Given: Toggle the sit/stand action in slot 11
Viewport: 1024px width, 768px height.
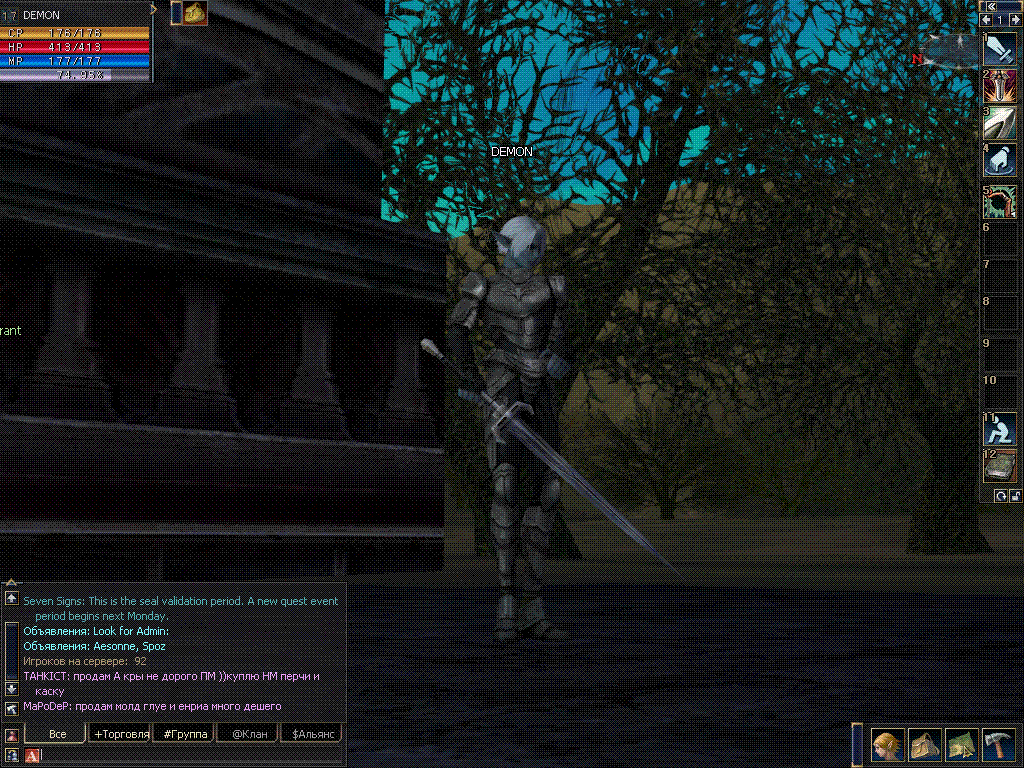Looking at the screenshot, I should click(x=1001, y=428).
